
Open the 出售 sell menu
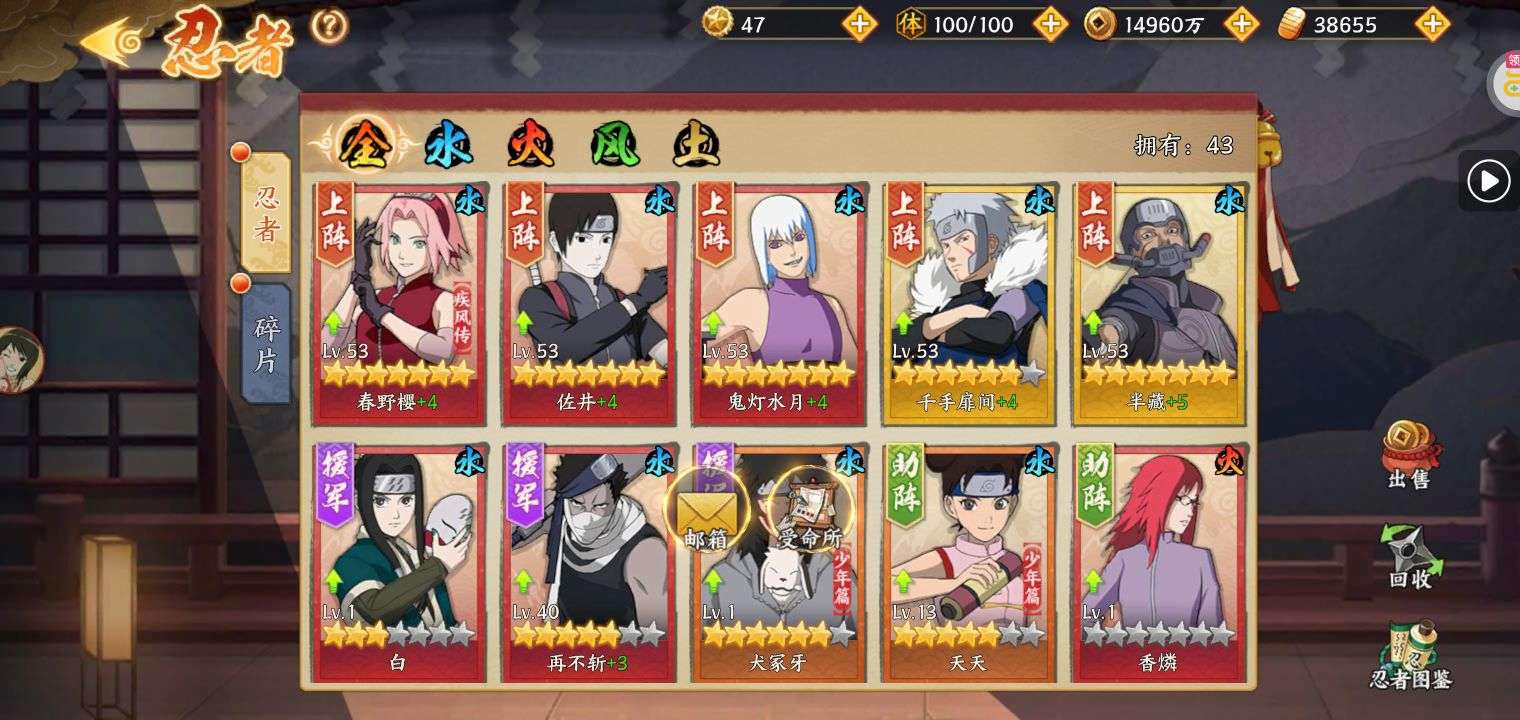[x=1408, y=455]
